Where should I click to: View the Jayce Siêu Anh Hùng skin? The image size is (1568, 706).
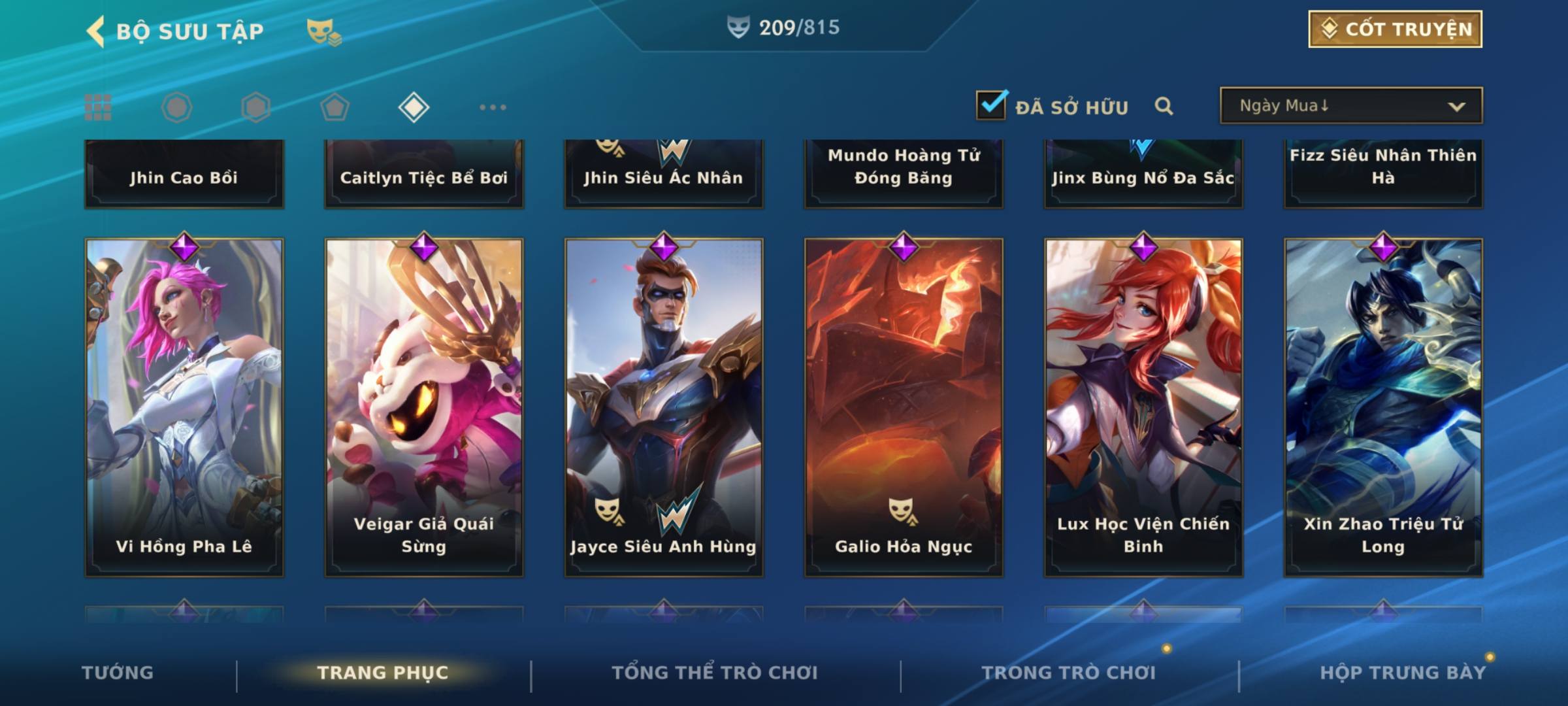pos(664,407)
